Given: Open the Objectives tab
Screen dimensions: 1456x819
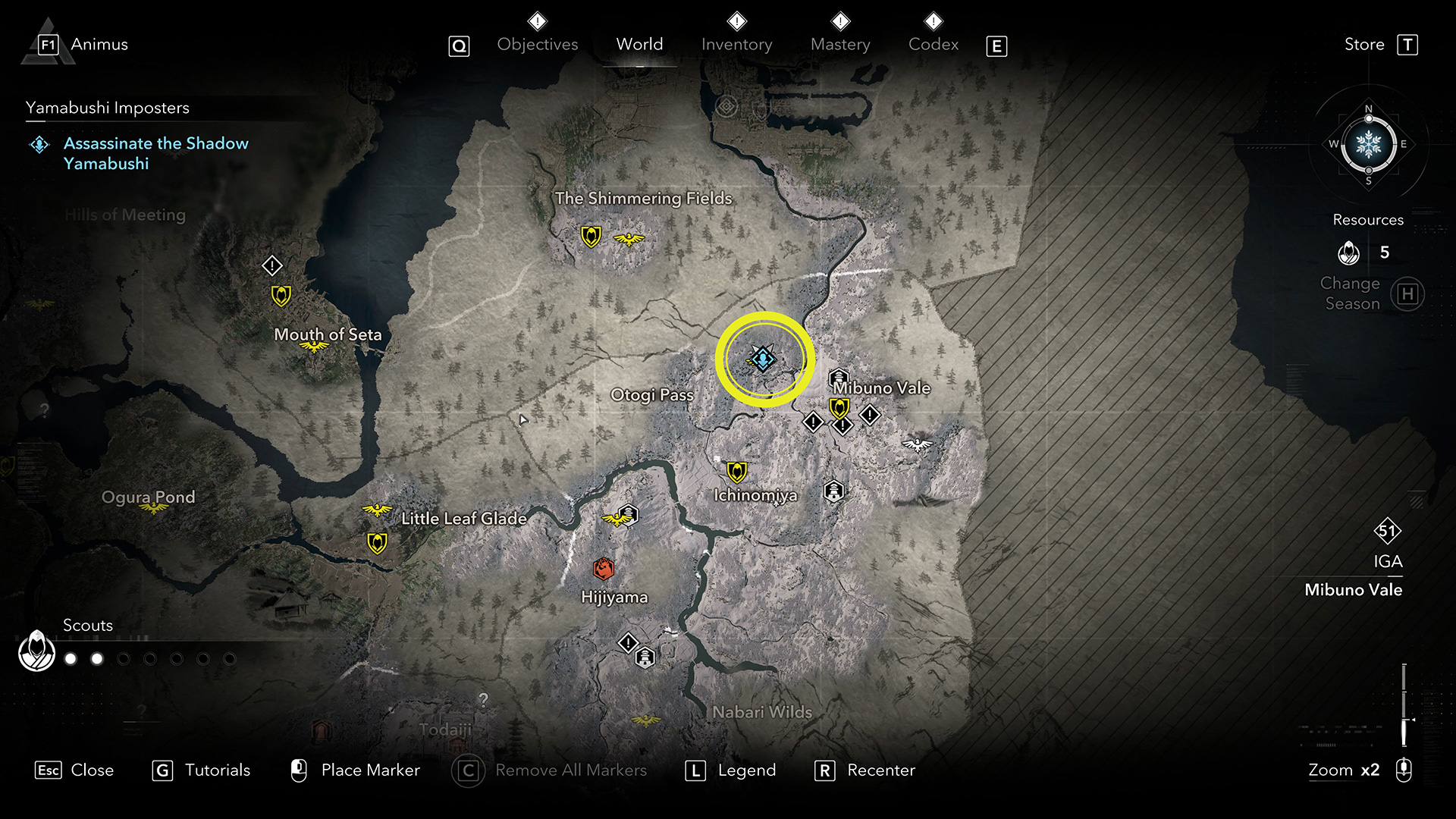Looking at the screenshot, I should 537,45.
